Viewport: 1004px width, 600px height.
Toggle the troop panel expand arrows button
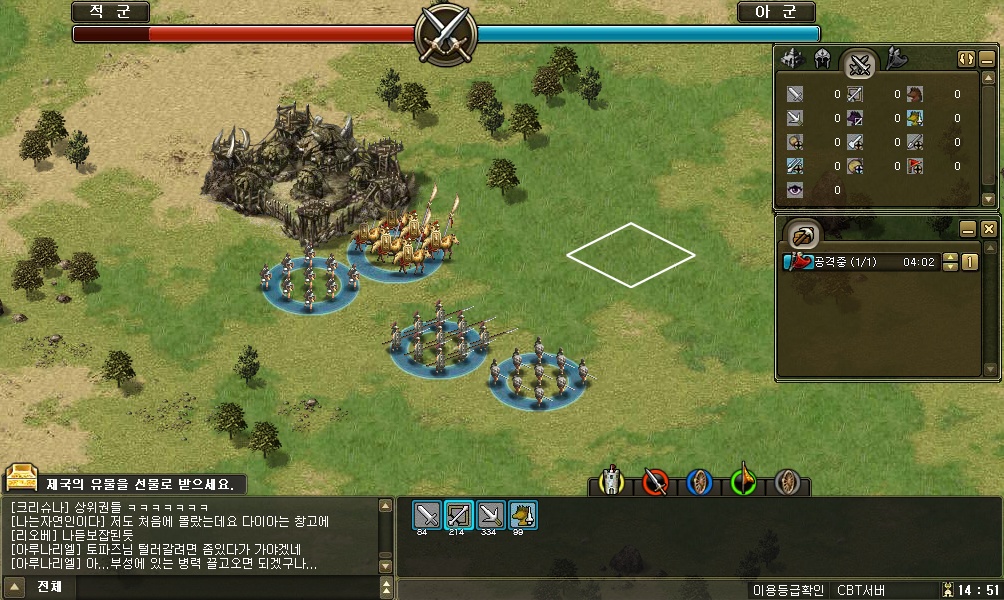click(x=966, y=58)
